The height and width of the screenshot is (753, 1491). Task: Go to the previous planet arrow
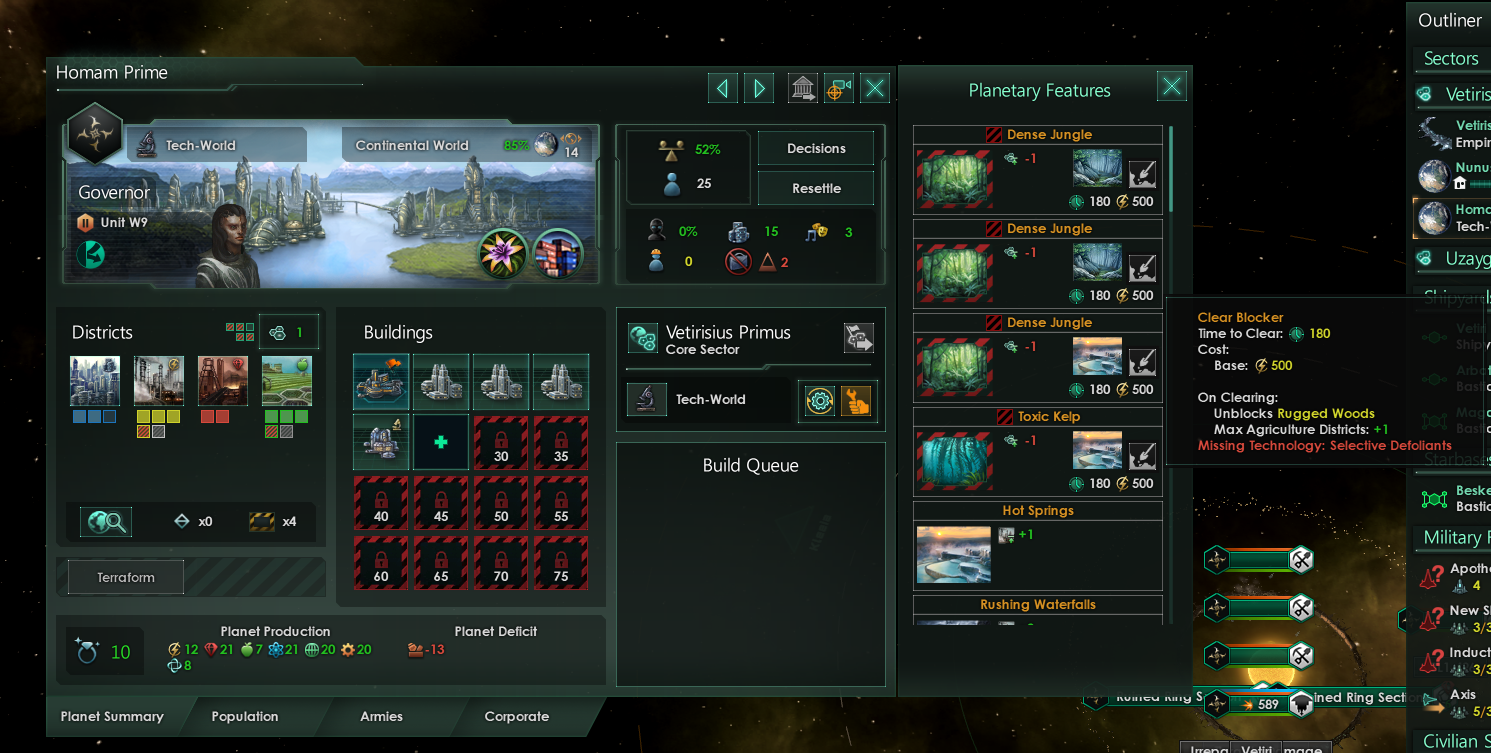[723, 88]
